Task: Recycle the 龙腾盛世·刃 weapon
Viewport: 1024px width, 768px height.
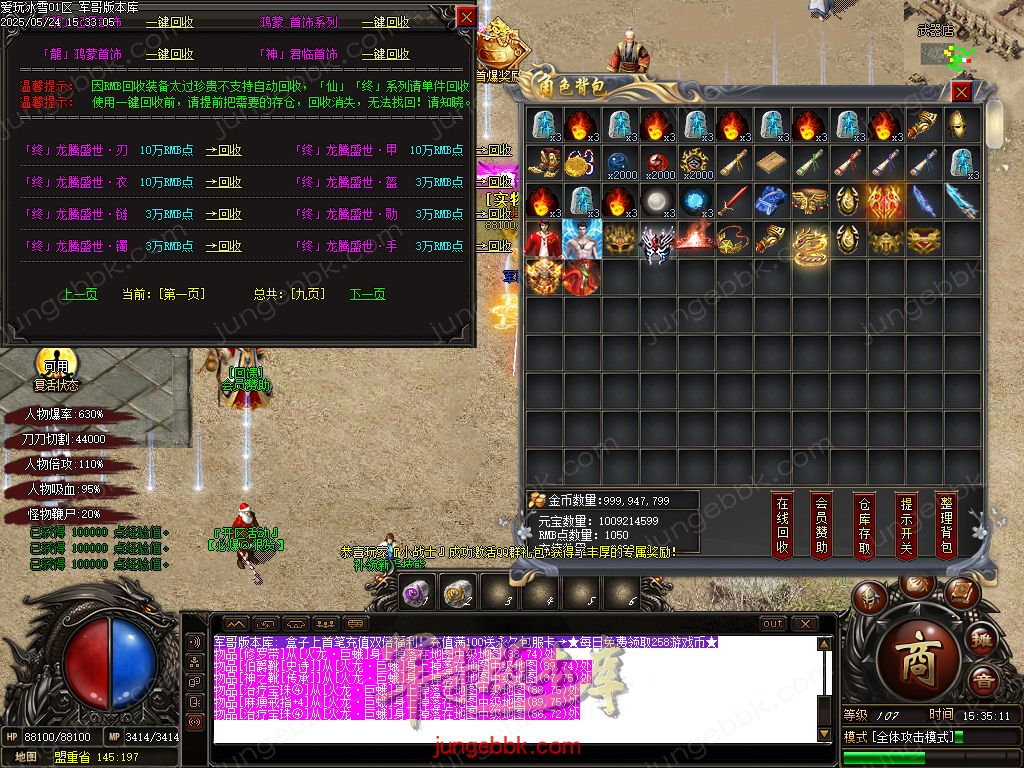Action: click(224, 151)
